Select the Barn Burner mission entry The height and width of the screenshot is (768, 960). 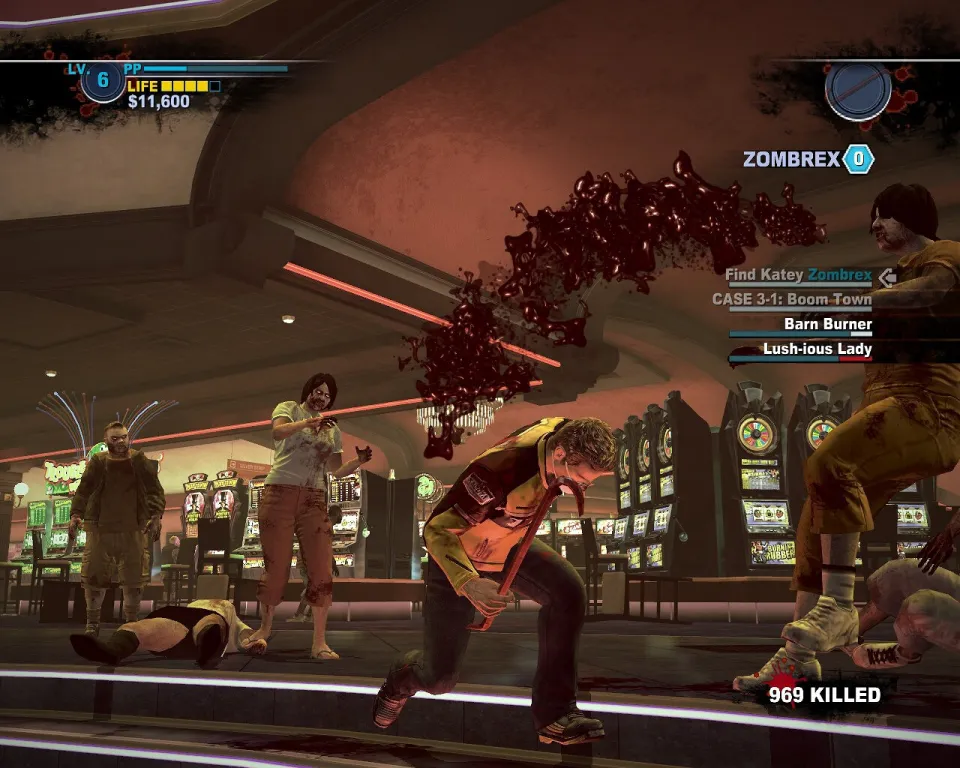827,325
